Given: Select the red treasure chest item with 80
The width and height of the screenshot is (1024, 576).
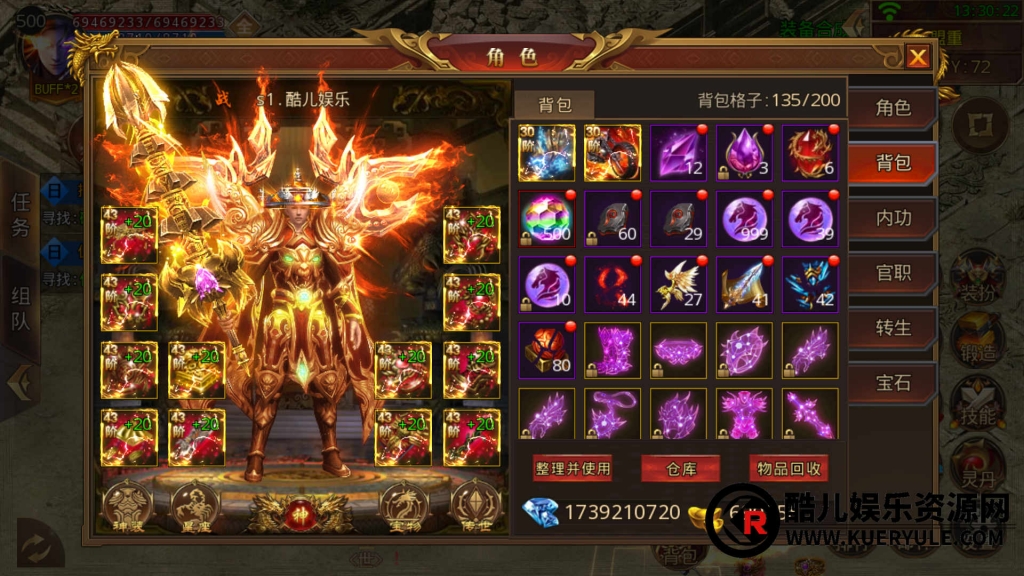Looking at the screenshot, I should pyautogui.click(x=546, y=350).
